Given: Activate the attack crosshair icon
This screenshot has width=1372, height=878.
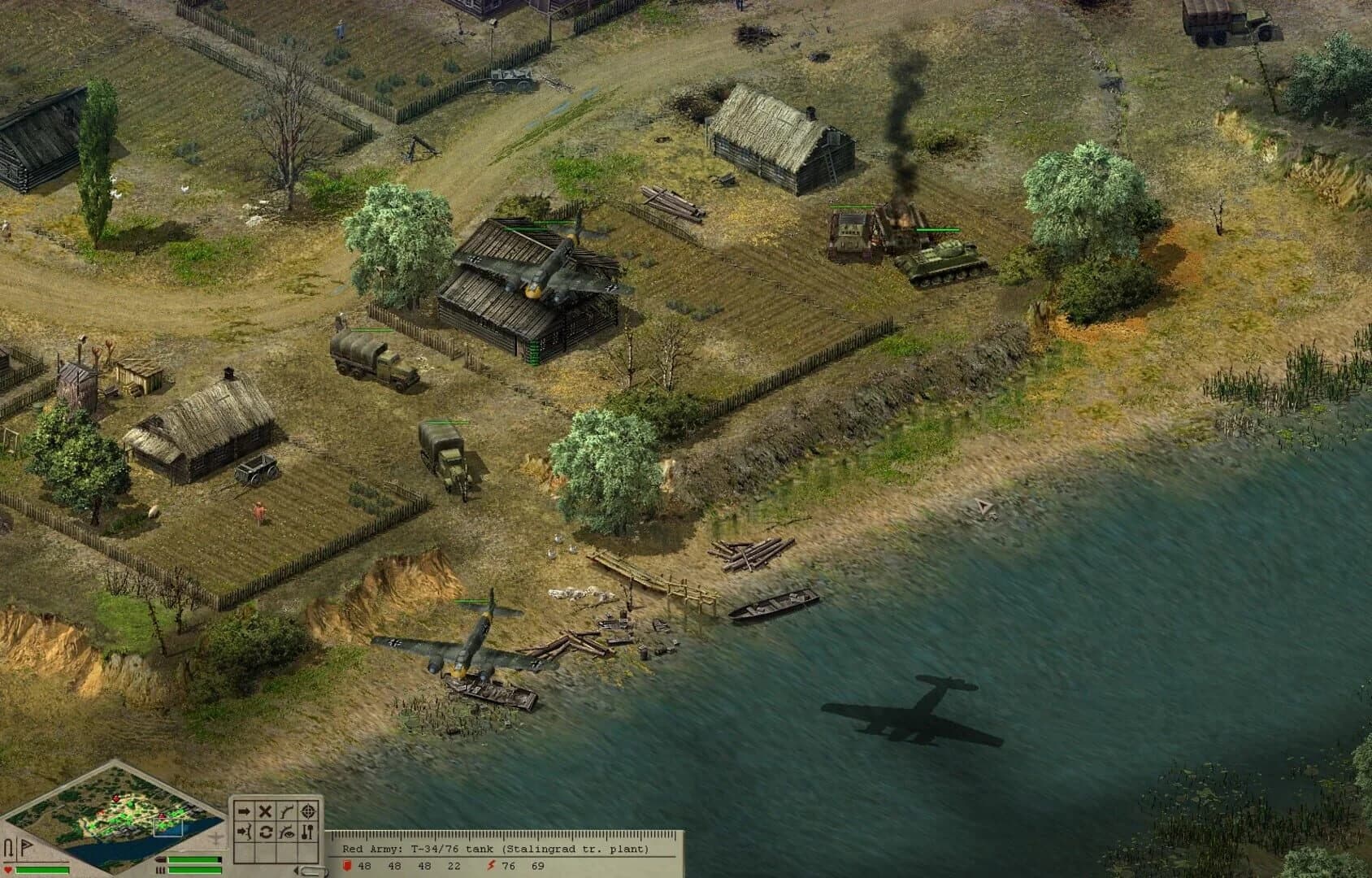Looking at the screenshot, I should pos(308,812).
